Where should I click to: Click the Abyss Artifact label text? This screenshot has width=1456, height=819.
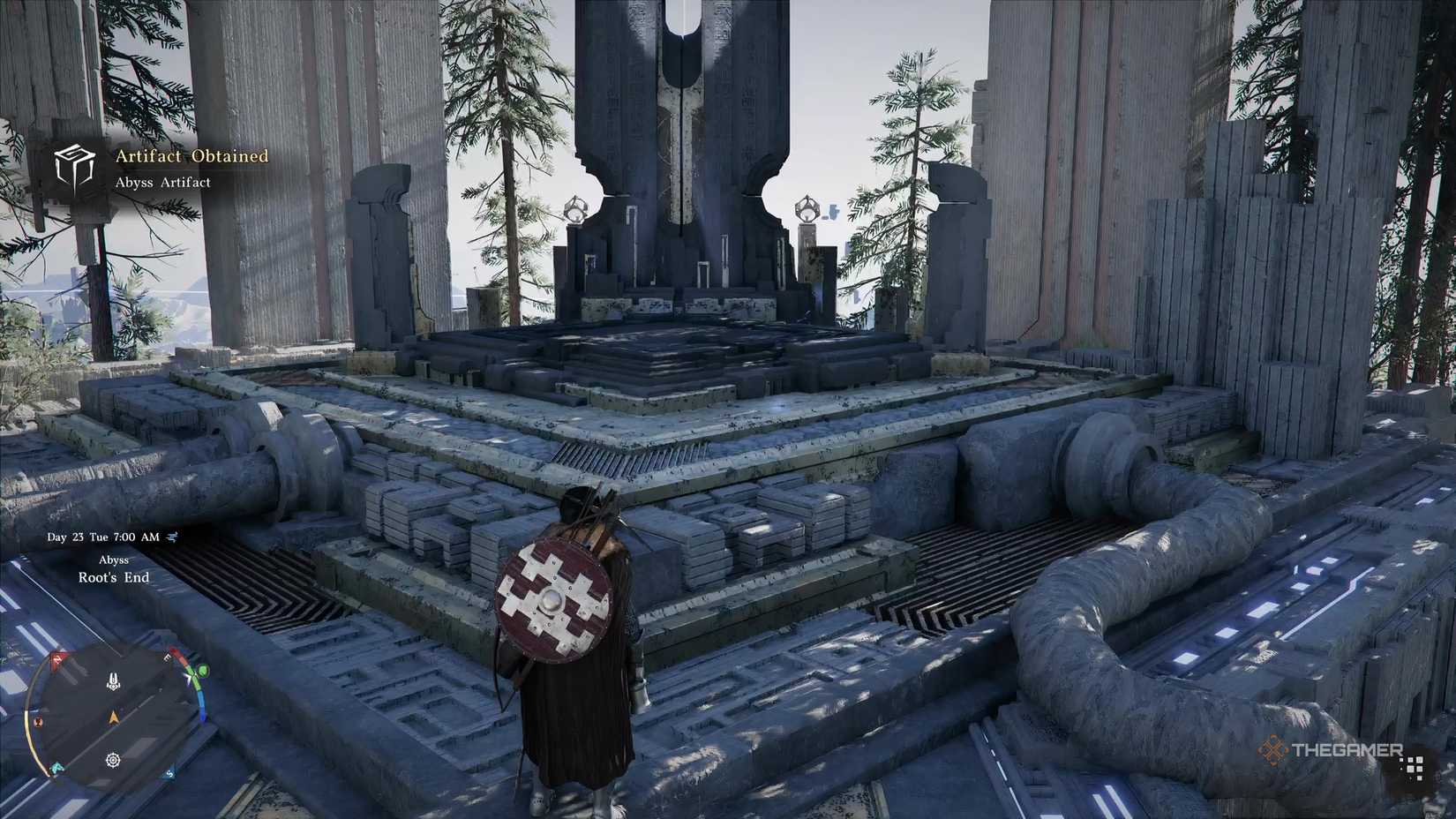pyautogui.click(x=164, y=182)
